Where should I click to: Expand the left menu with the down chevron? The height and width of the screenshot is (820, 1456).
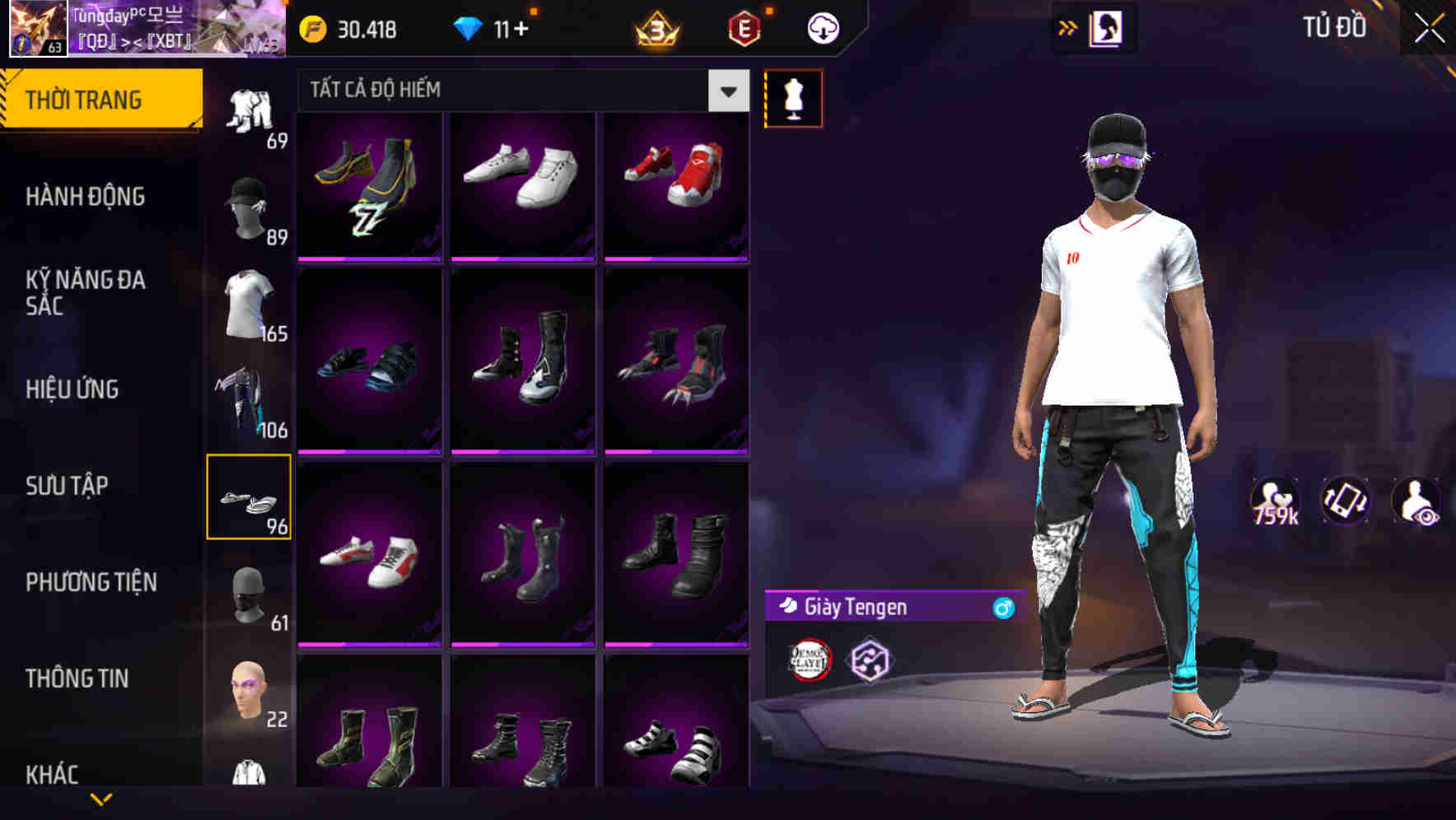click(x=99, y=800)
